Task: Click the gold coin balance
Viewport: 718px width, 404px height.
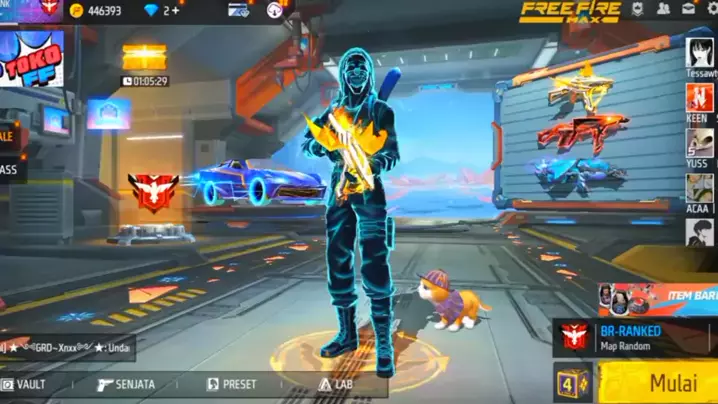Action: pos(102,10)
